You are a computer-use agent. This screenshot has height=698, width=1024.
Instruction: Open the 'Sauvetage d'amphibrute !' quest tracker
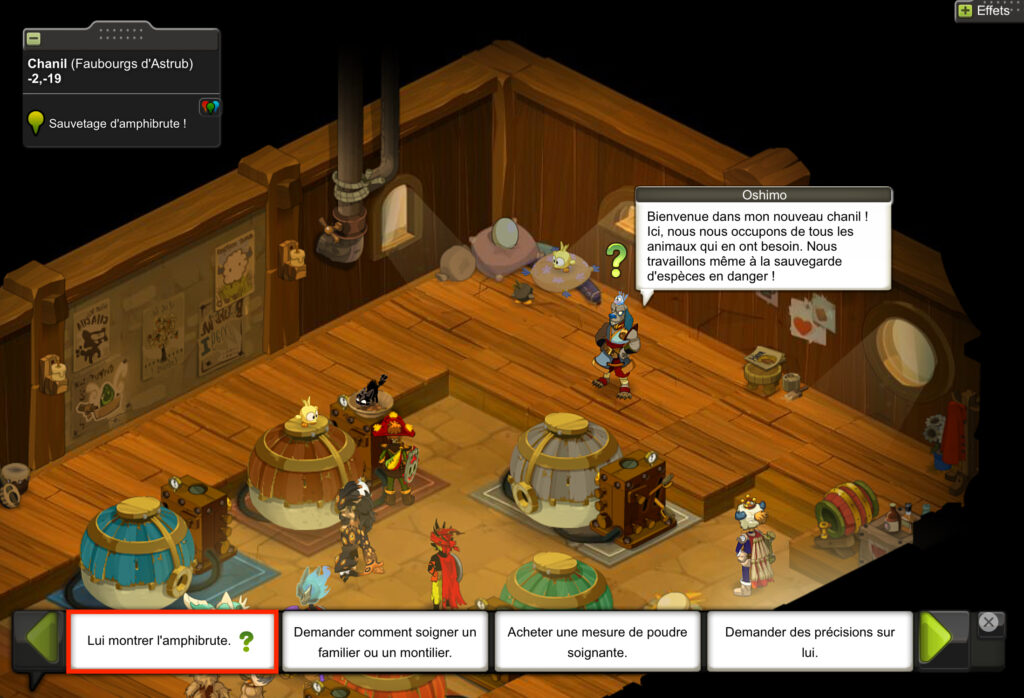coord(117,123)
